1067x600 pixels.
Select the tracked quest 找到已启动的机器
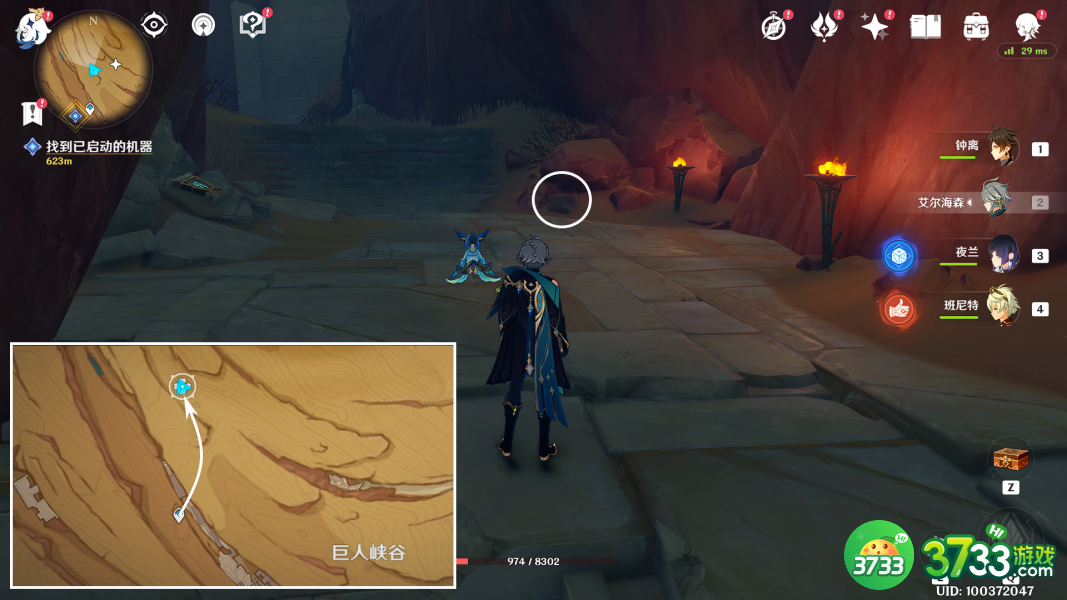(98, 147)
